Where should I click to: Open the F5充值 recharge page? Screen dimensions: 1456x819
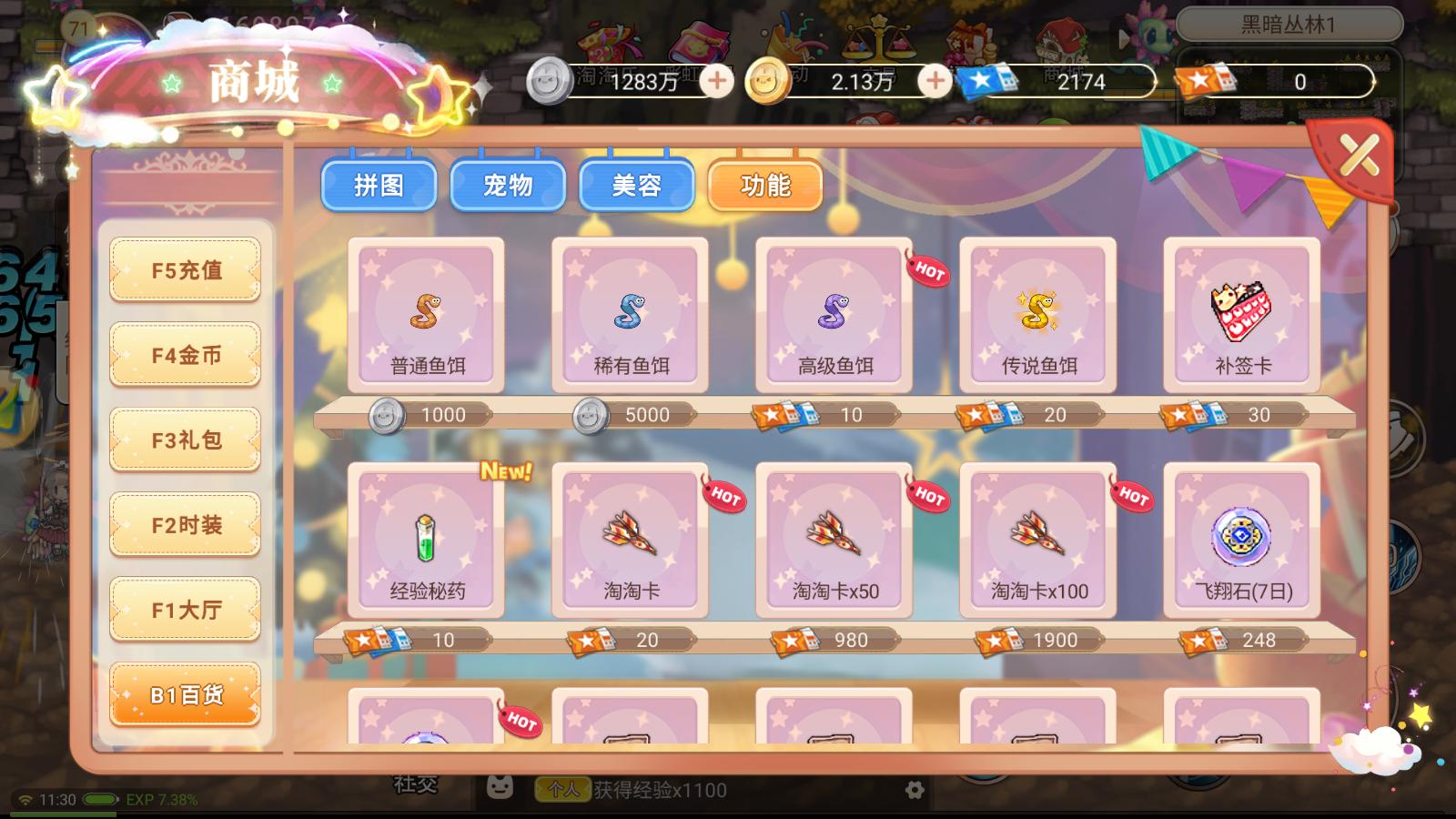[x=185, y=269]
